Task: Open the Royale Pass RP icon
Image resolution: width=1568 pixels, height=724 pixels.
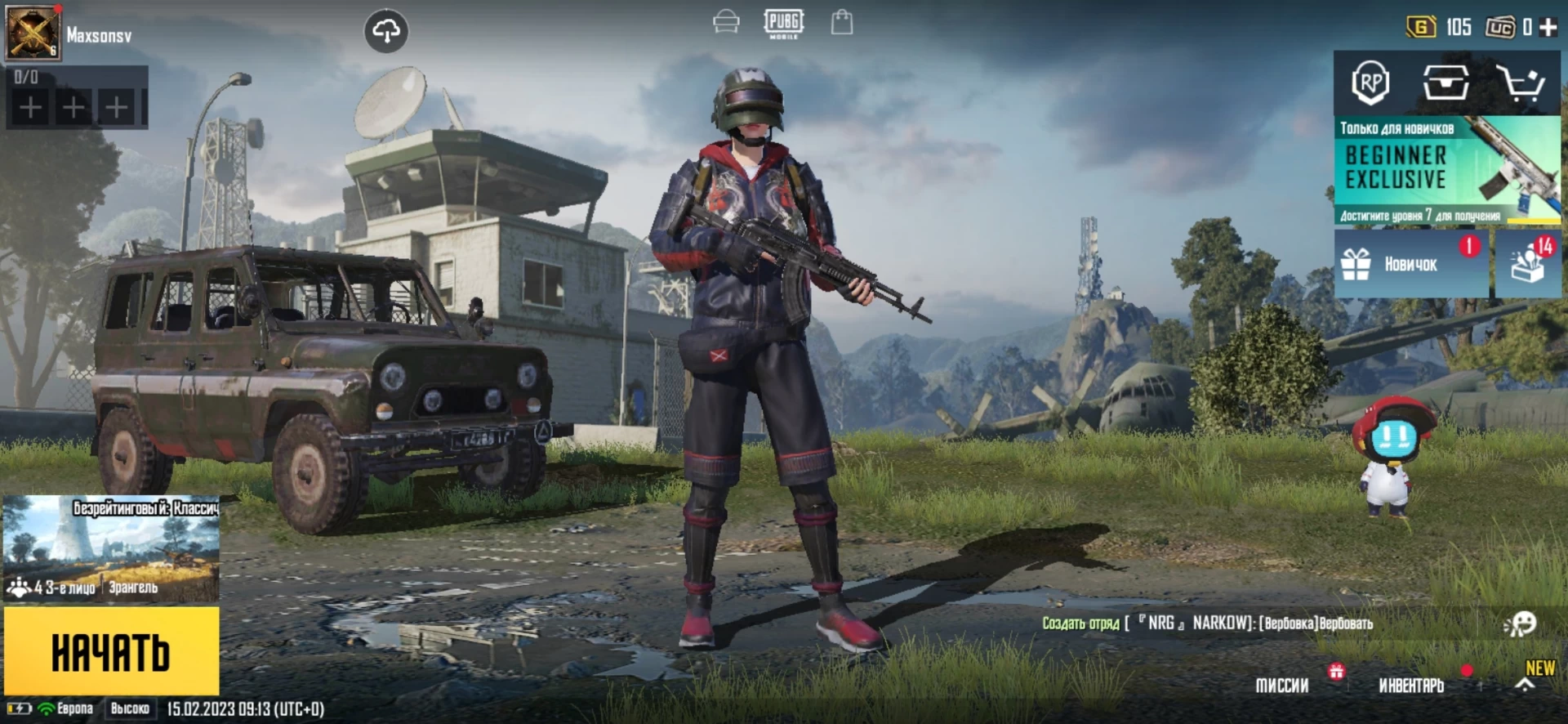Action: [1370, 83]
